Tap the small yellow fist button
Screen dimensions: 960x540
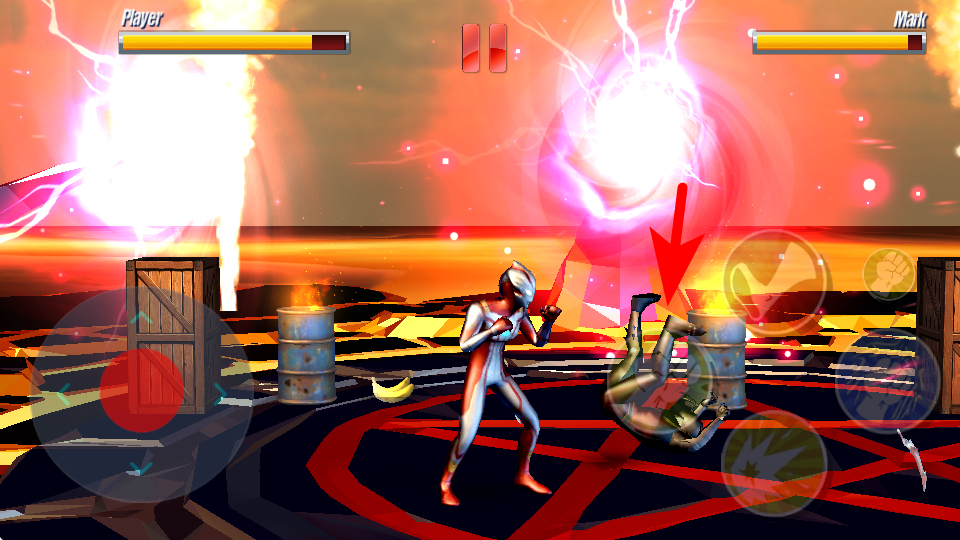[x=888, y=272]
